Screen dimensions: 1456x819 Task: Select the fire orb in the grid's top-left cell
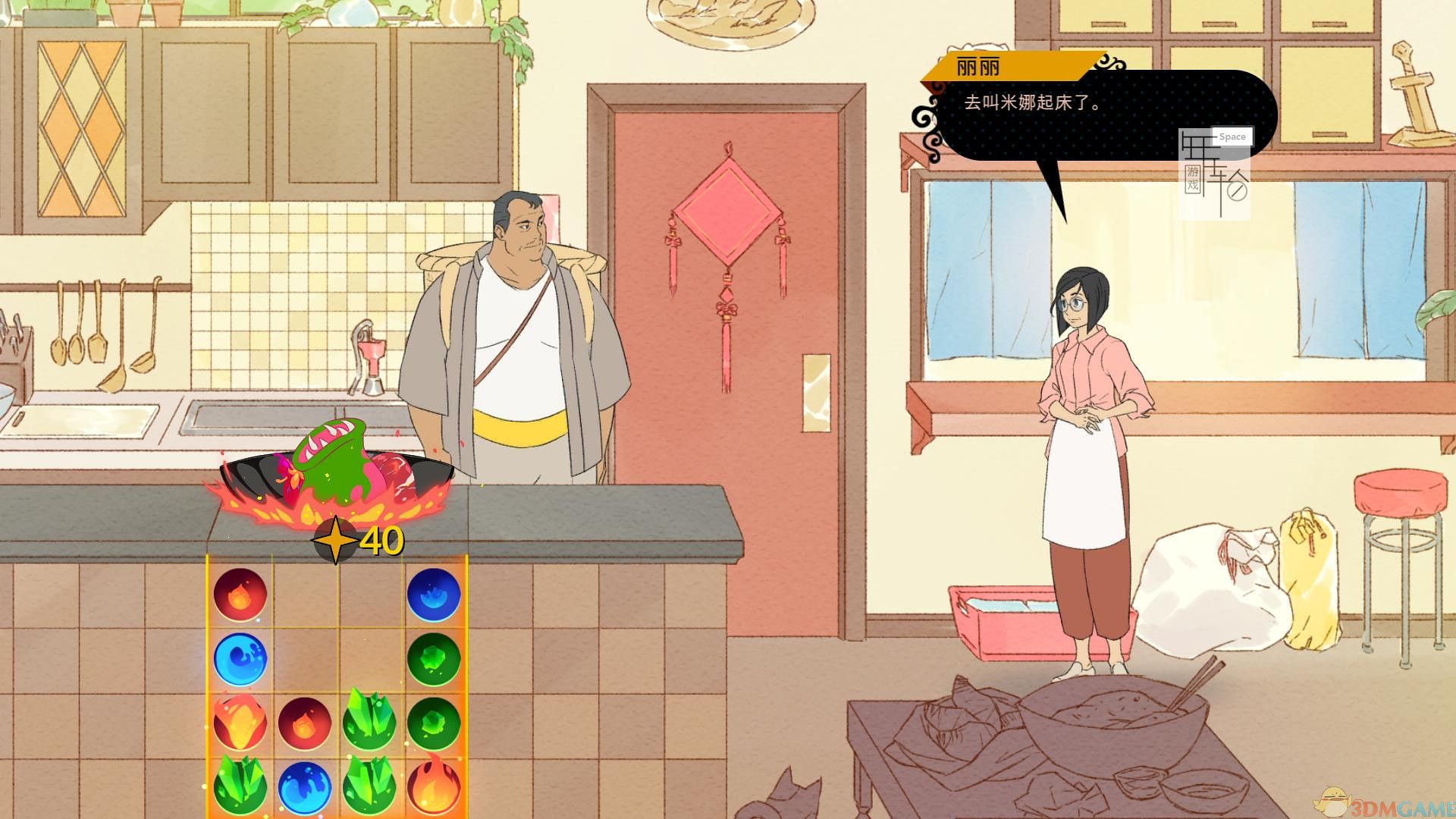[x=241, y=595]
